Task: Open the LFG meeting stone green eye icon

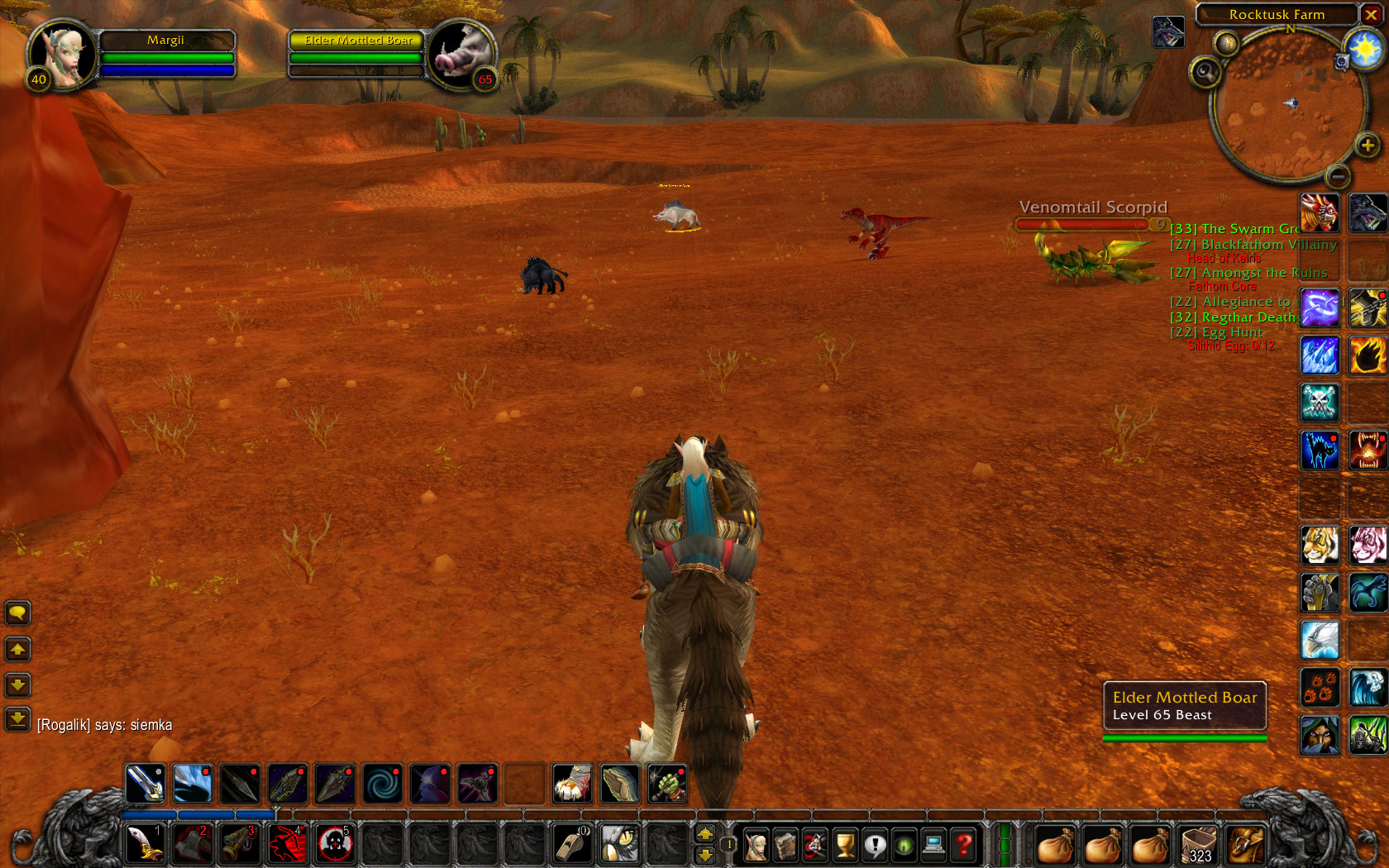Action: click(x=905, y=845)
